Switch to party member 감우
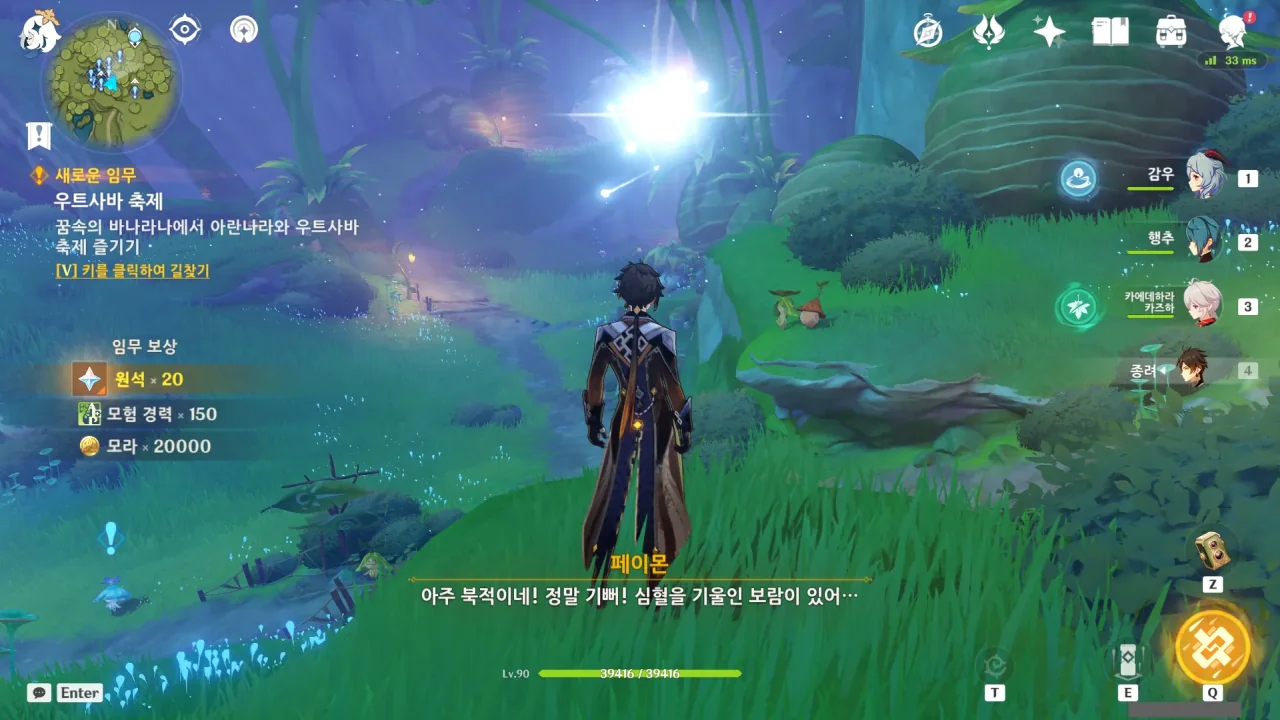This screenshot has height=720, width=1280. click(x=1205, y=177)
